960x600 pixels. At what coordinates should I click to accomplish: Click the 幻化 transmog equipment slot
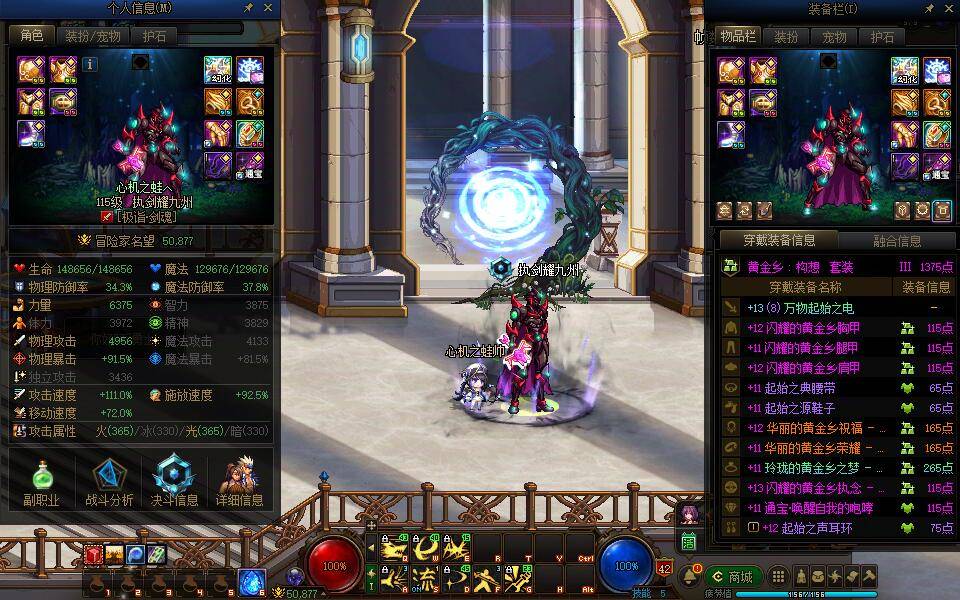(x=219, y=70)
